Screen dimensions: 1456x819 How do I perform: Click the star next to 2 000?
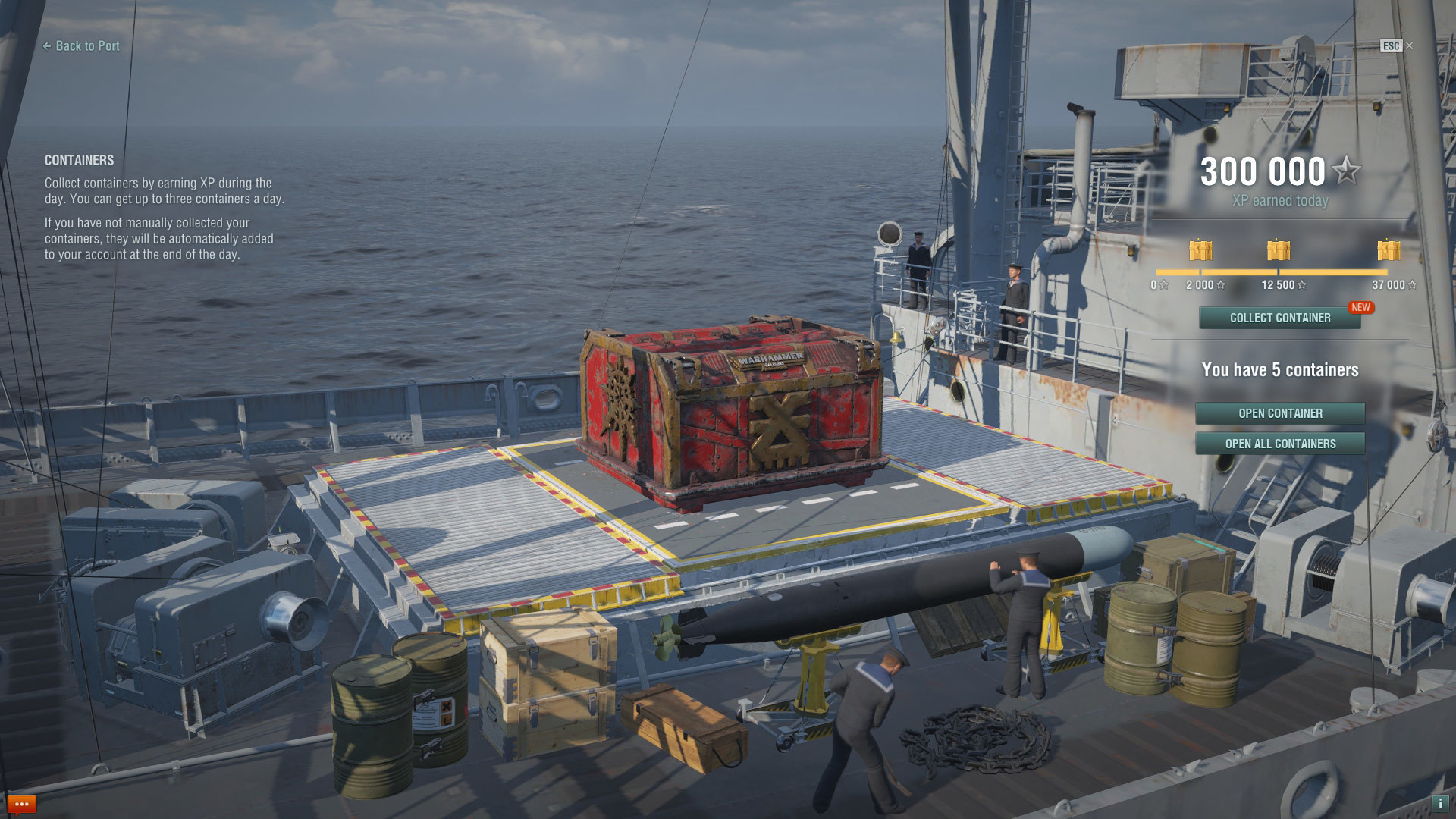(x=1220, y=286)
